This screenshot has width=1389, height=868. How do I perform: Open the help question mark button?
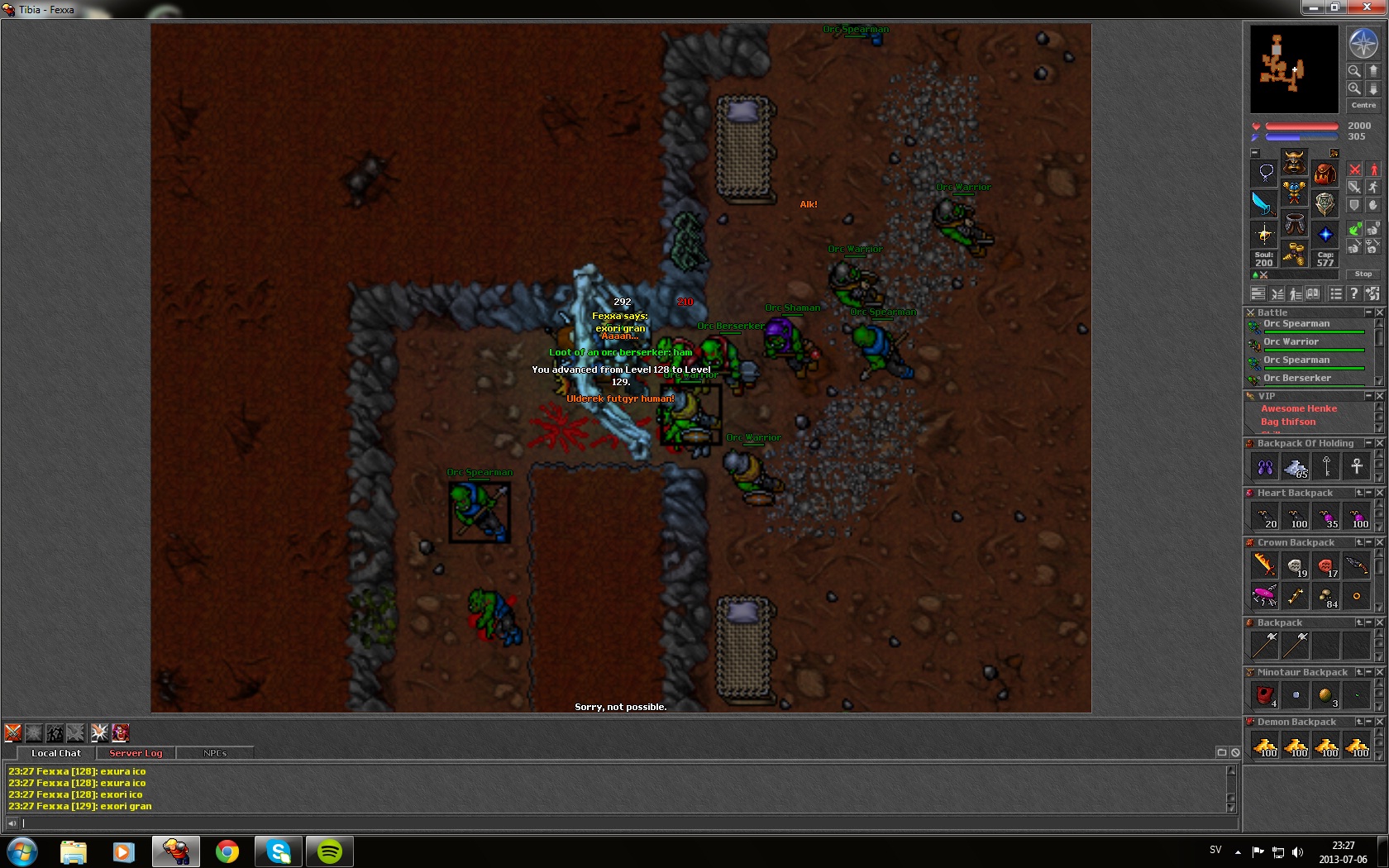[x=1353, y=293]
